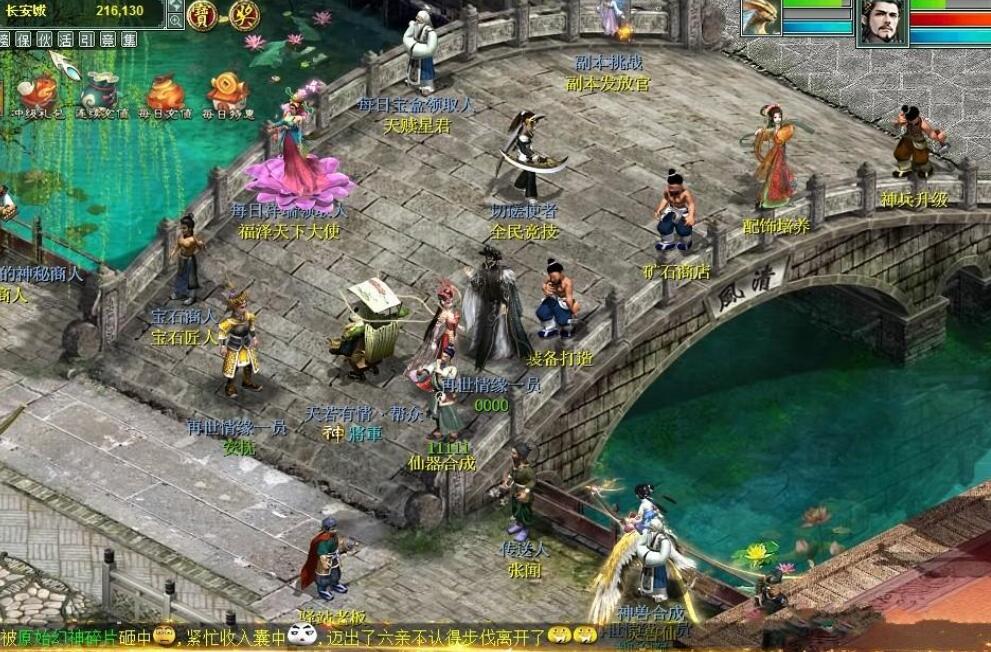Open the 每日特惠 daily deal icon
Image resolution: width=991 pixels, height=652 pixels.
click(228, 94)
